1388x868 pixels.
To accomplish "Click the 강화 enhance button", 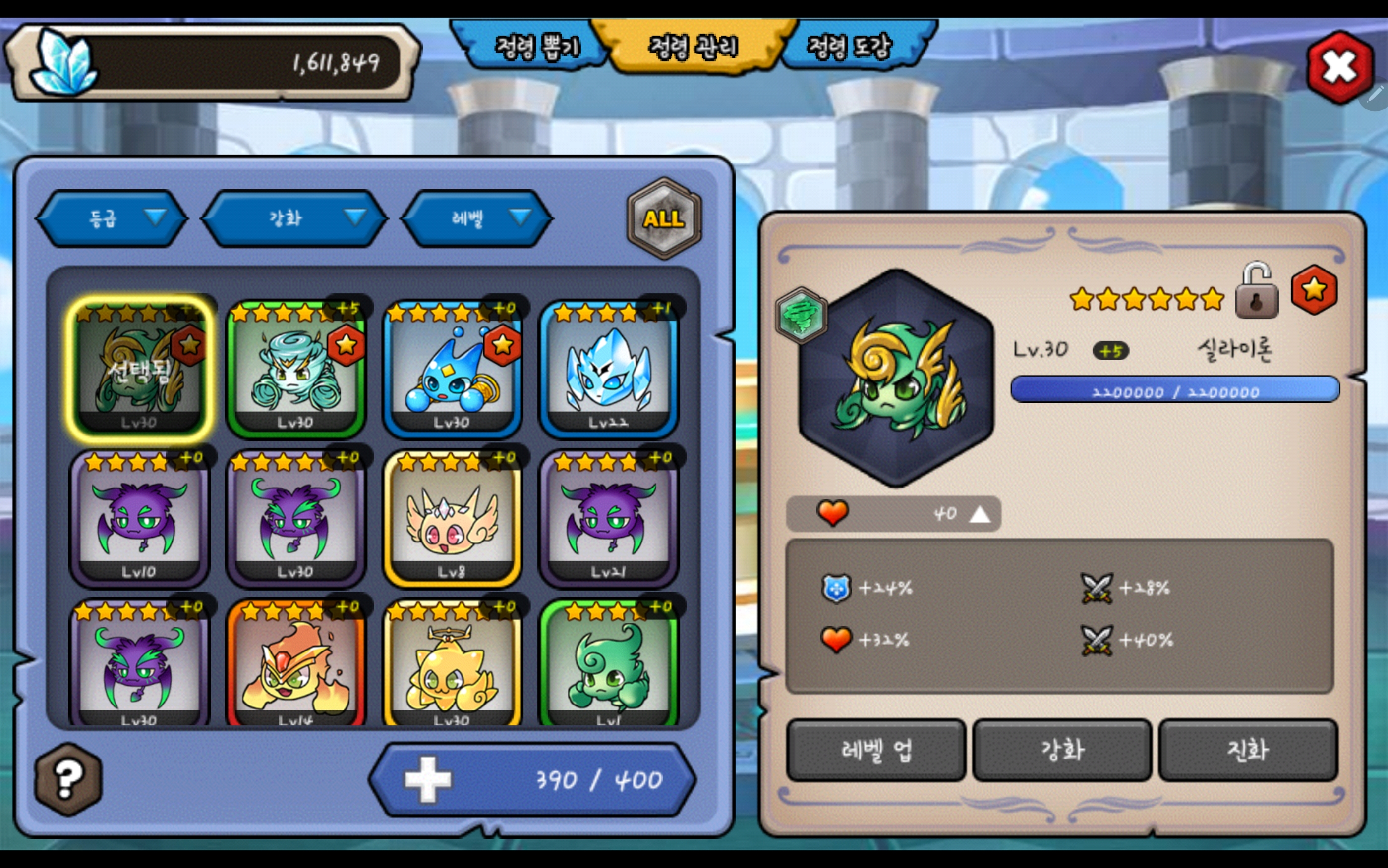I will tap(1062, 750).
